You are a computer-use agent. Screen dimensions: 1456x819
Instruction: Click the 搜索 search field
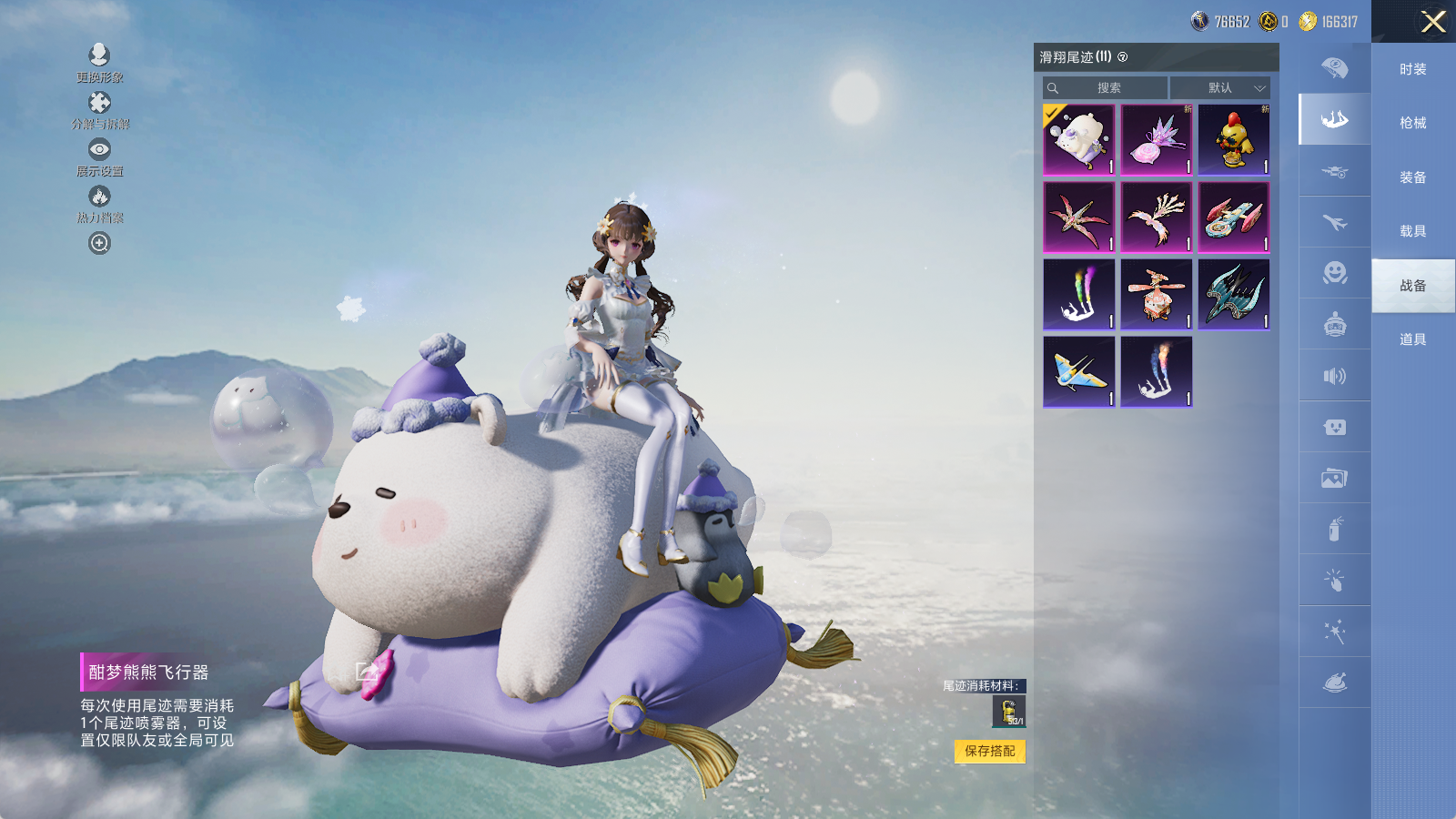(x=1106, y=88)
